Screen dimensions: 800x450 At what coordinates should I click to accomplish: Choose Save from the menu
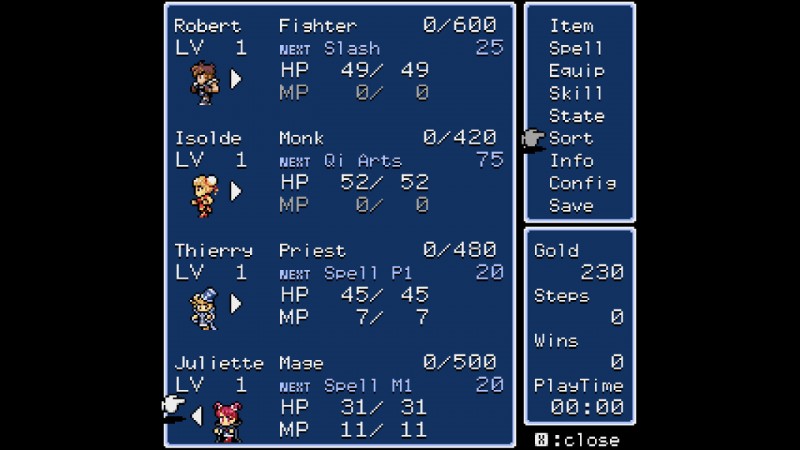571,206
